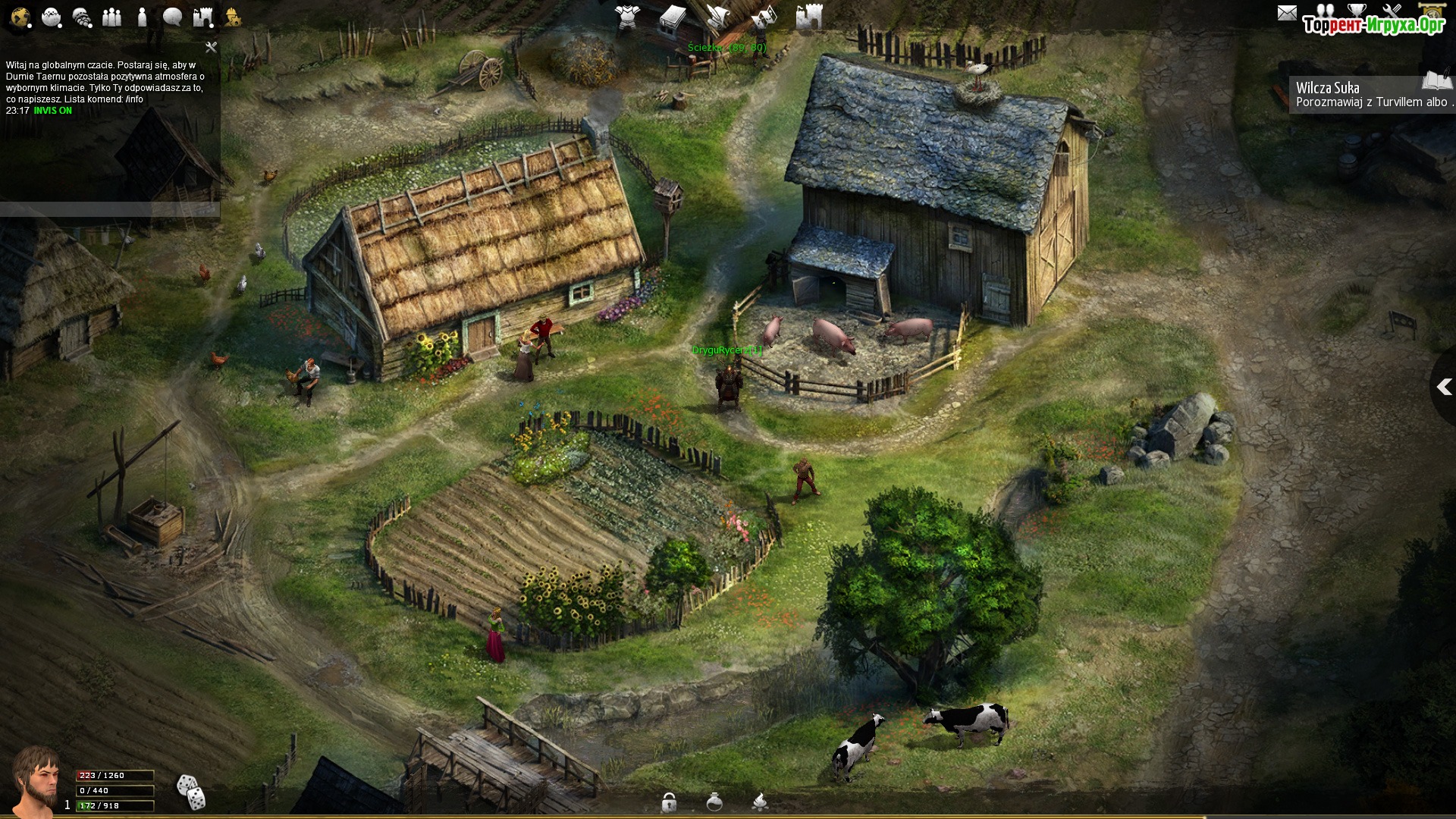
Task: Open the scroll and quill quest log
Action: pos(717,17)
